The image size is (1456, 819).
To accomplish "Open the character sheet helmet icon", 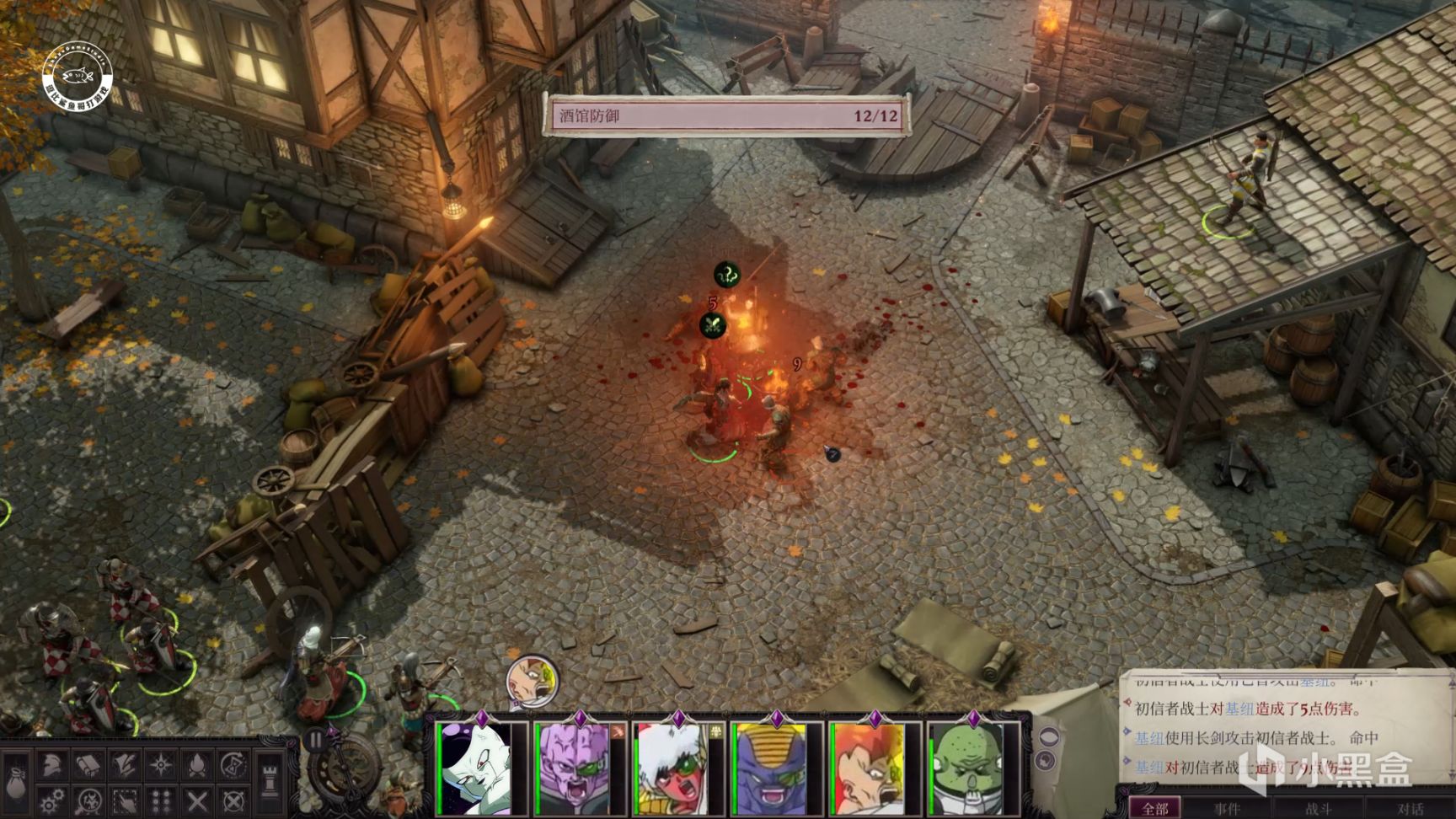I will click(52, 765).
